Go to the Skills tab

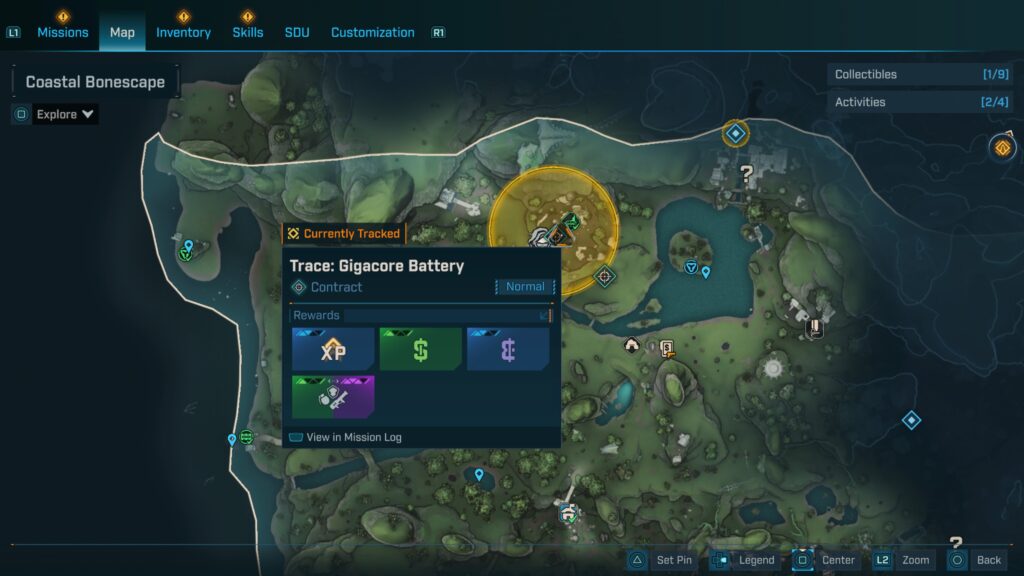[x=248, y=32]
